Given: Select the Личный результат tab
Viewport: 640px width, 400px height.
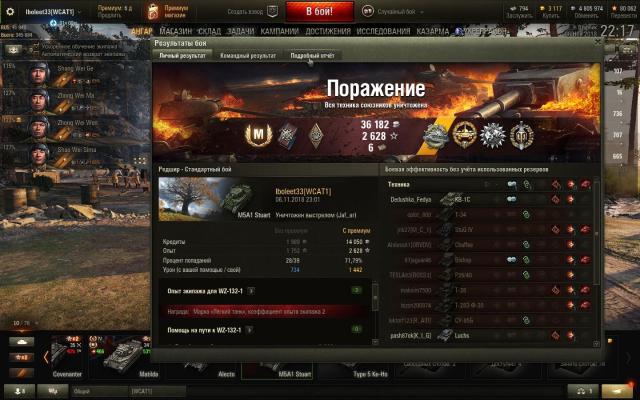Looking at the screenshot, I should 182,56.
